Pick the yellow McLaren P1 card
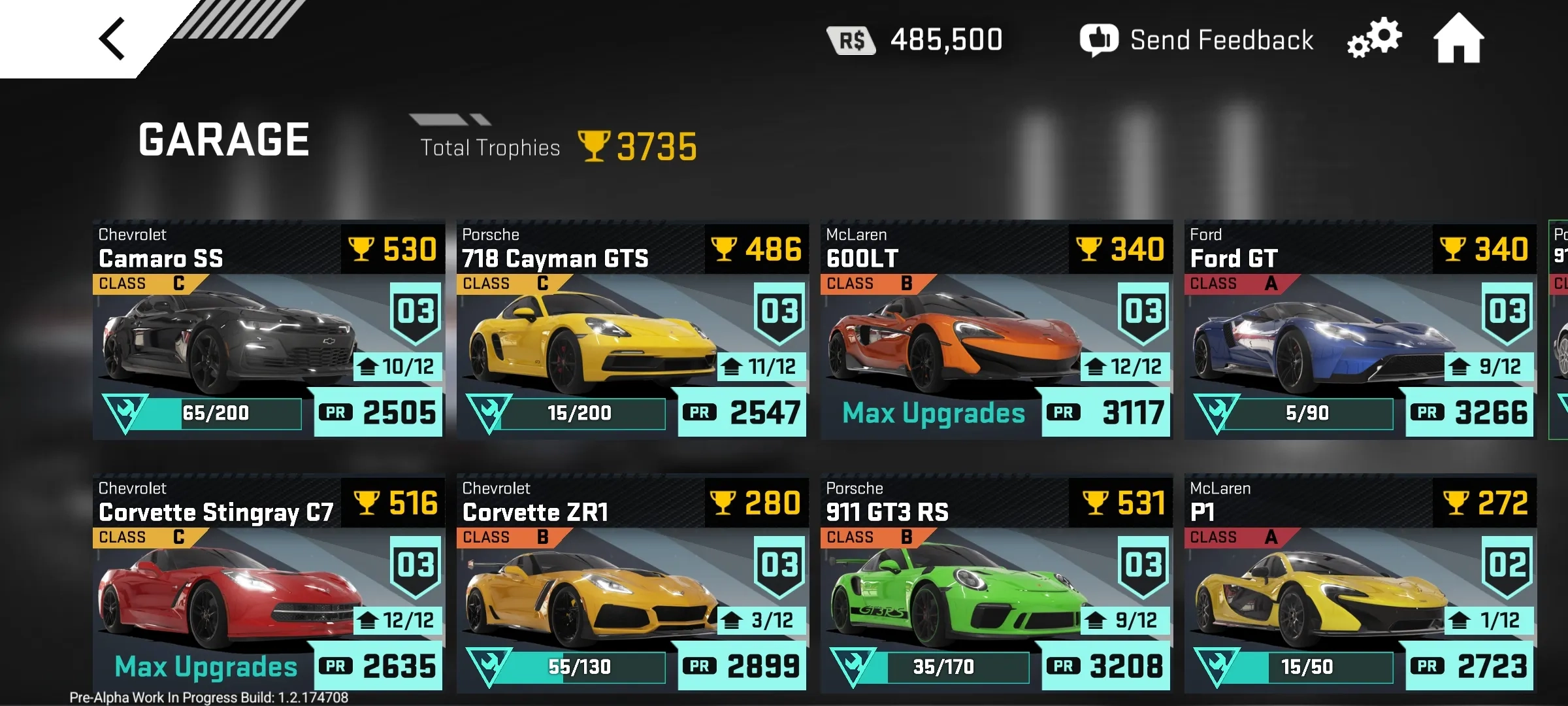 1359,584
